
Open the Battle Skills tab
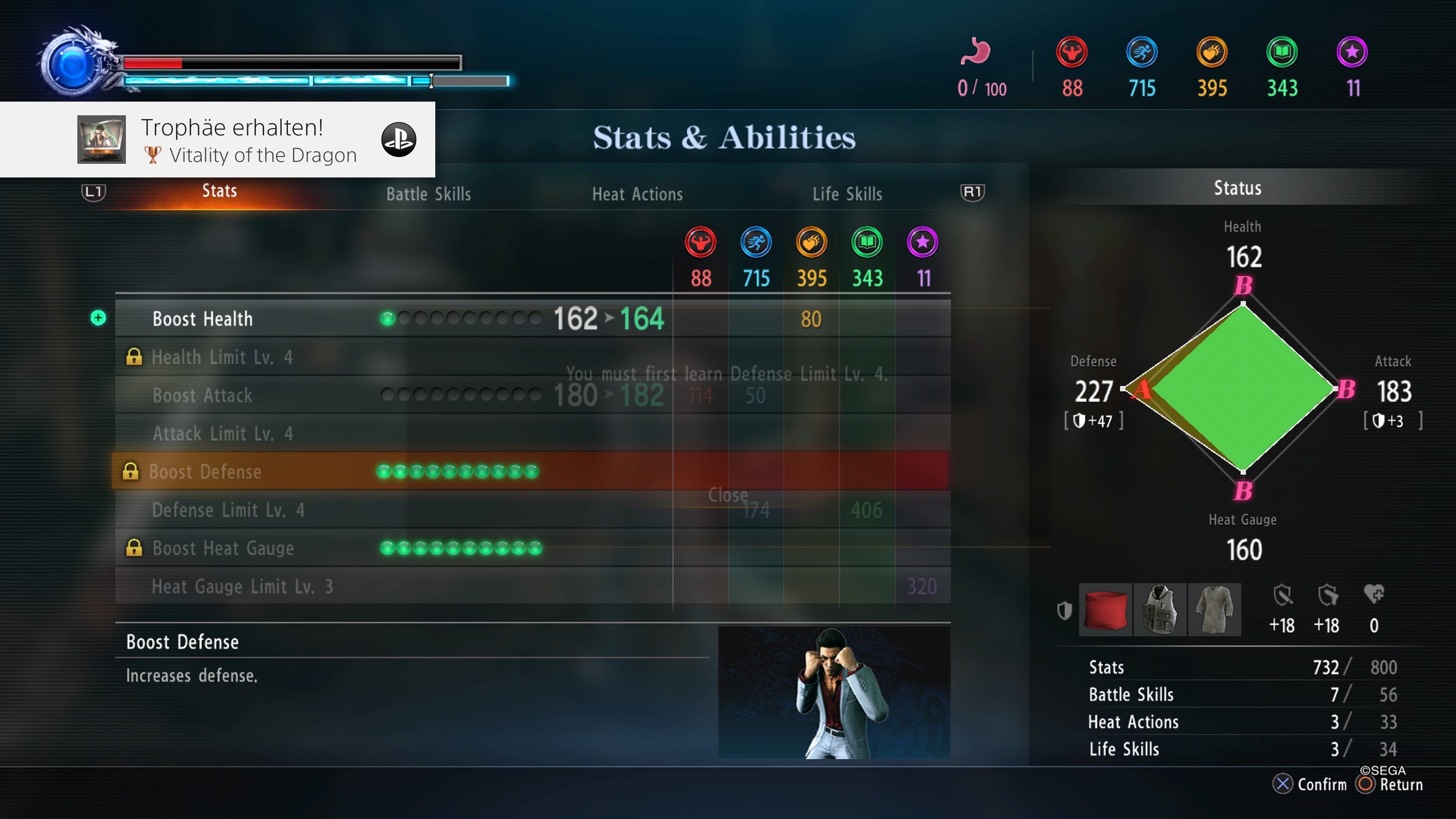pyautogui.click(x=428, y=195)
